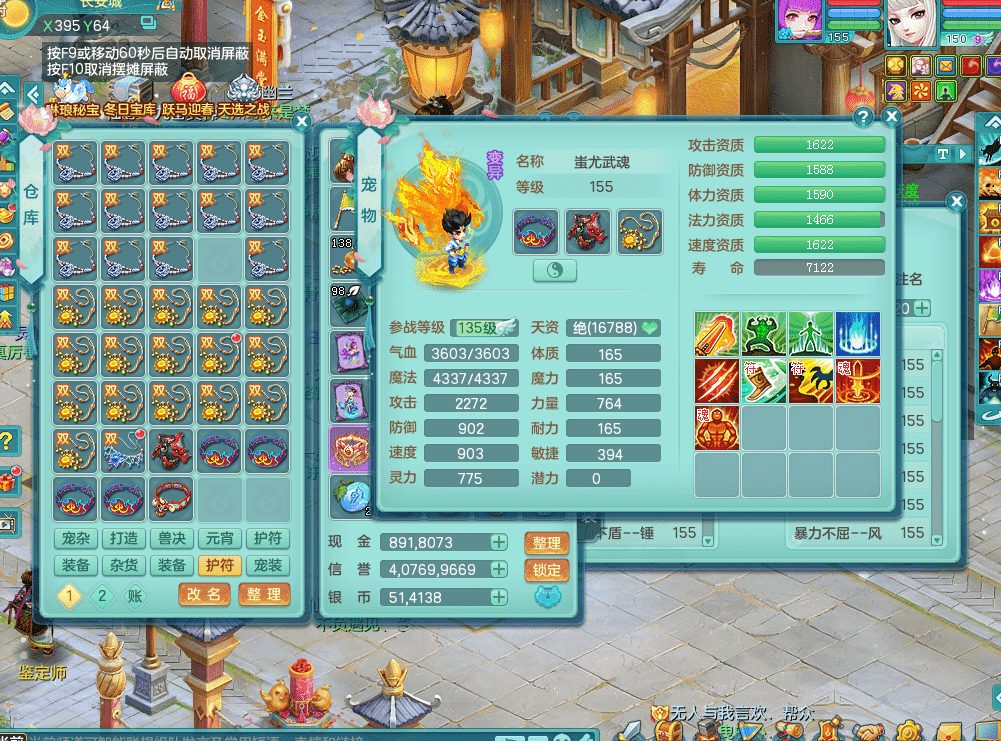Select the 宠装 warehouse category
The image size is (1001, 741).
[268, 565]
